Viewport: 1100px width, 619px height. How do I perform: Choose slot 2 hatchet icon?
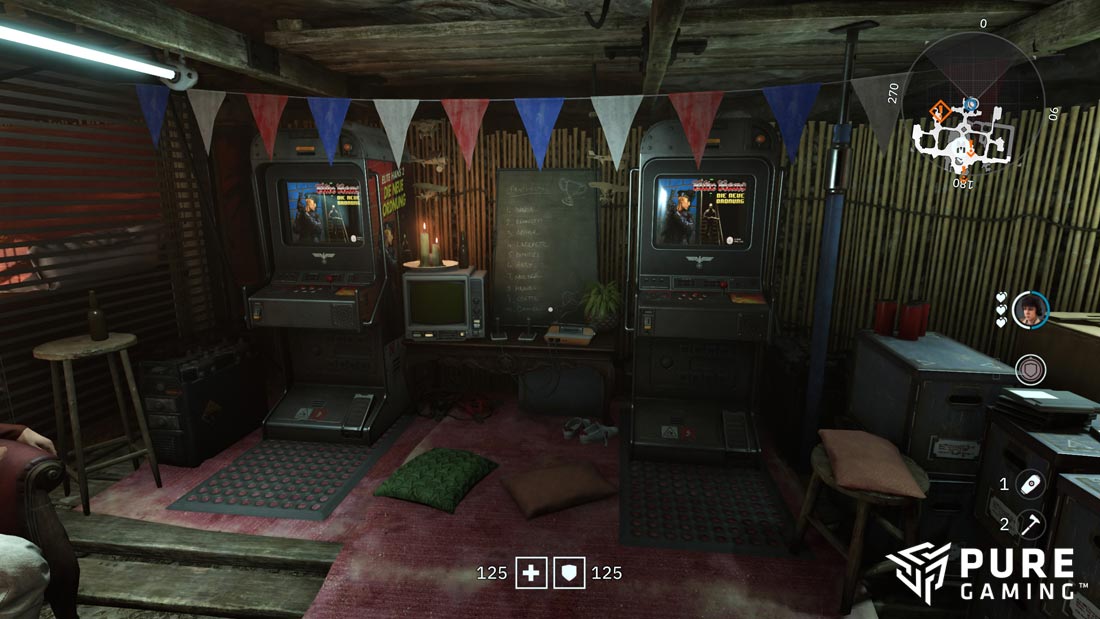[x=1031, y=523]
